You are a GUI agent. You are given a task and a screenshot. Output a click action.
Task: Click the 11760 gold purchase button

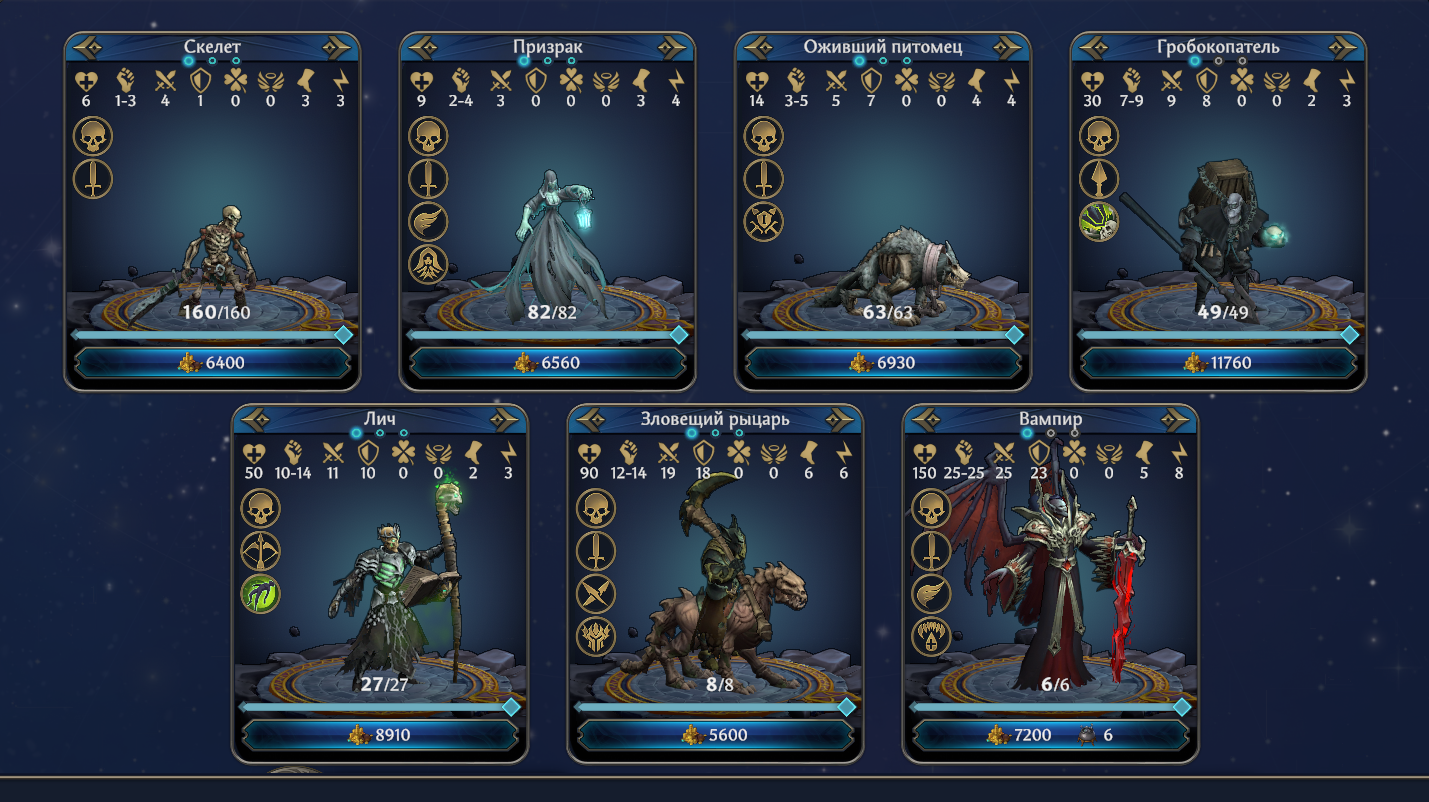point(1218,362)
